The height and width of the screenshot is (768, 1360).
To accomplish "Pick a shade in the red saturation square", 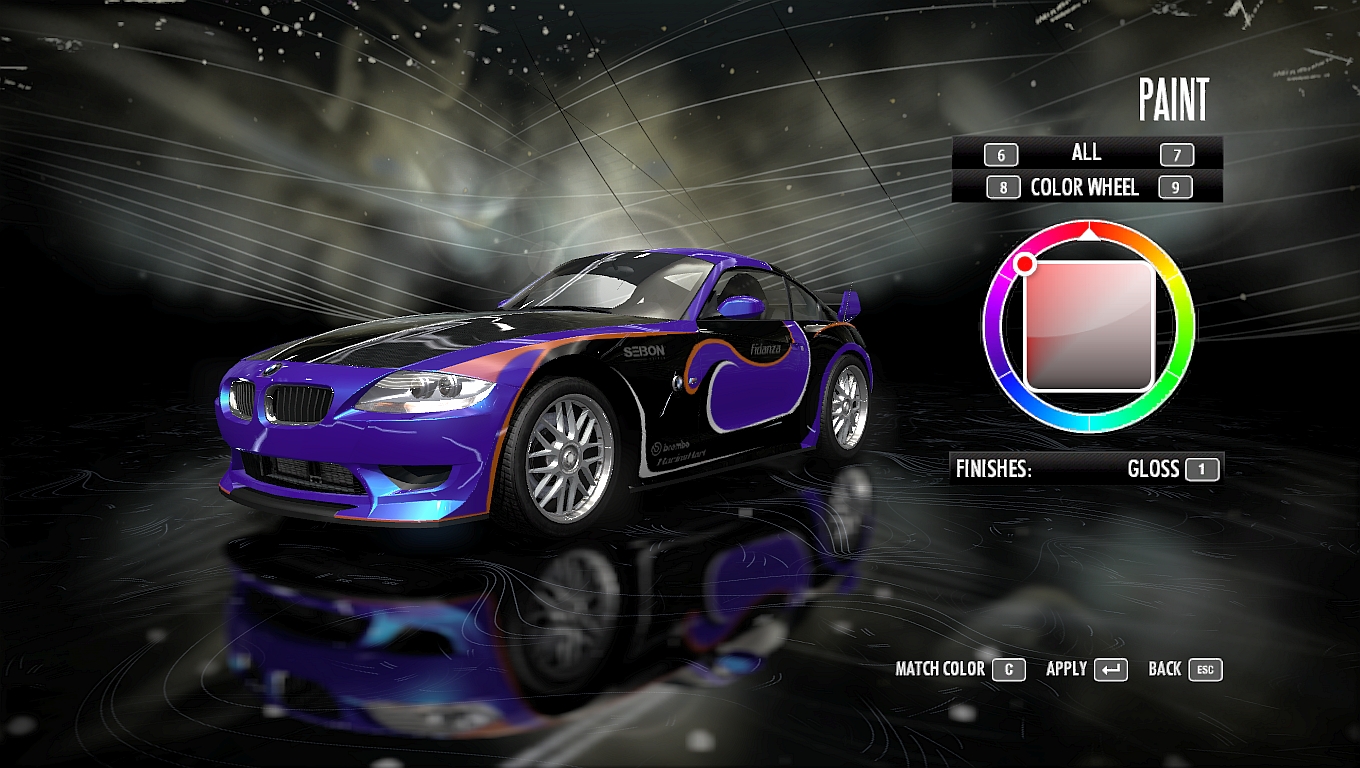I will (x=1089, y=325).
